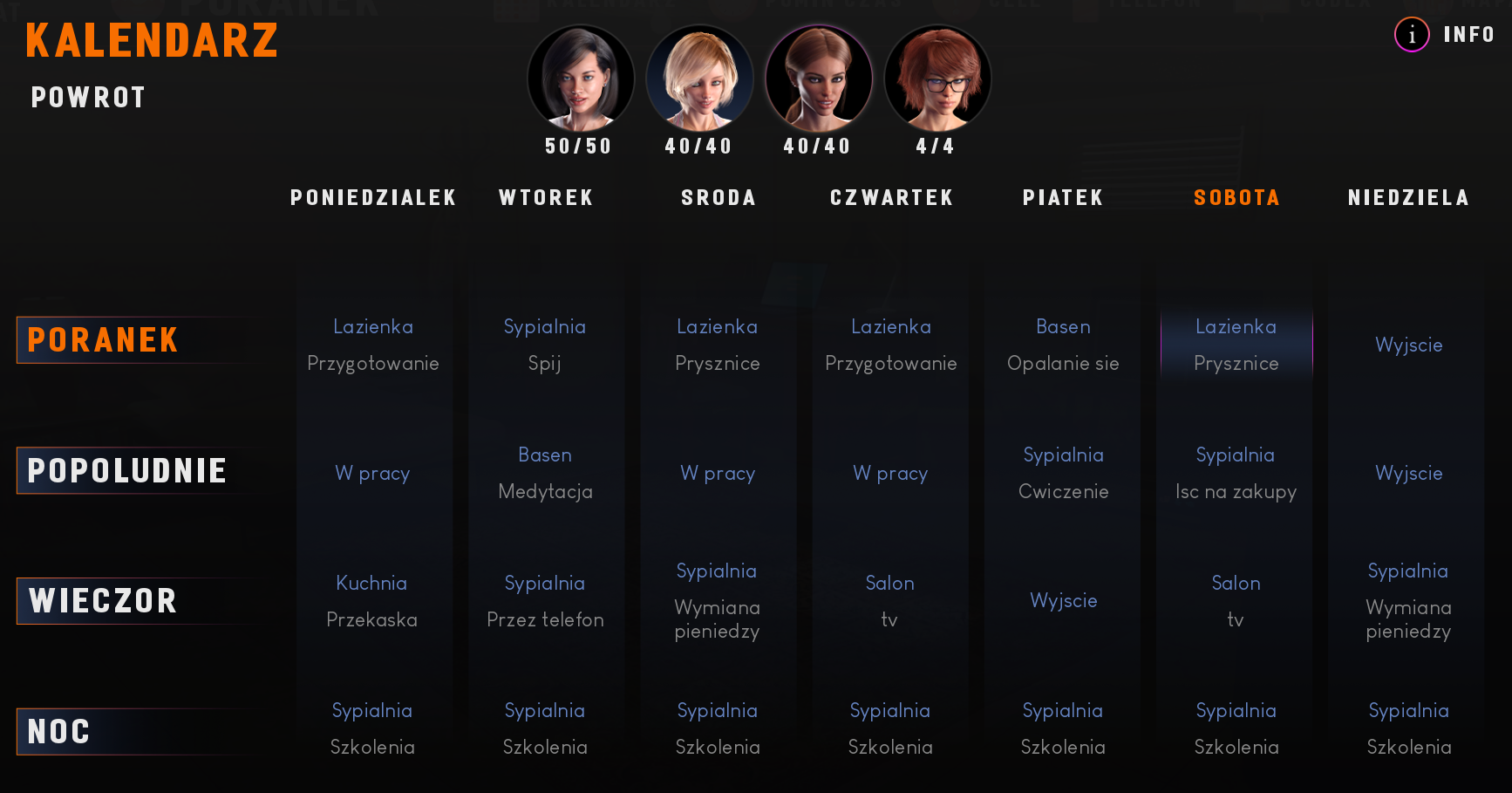Go back with the POWROT button
The height and width of the screenshot is (793, 1512).
tap(88, 98)
